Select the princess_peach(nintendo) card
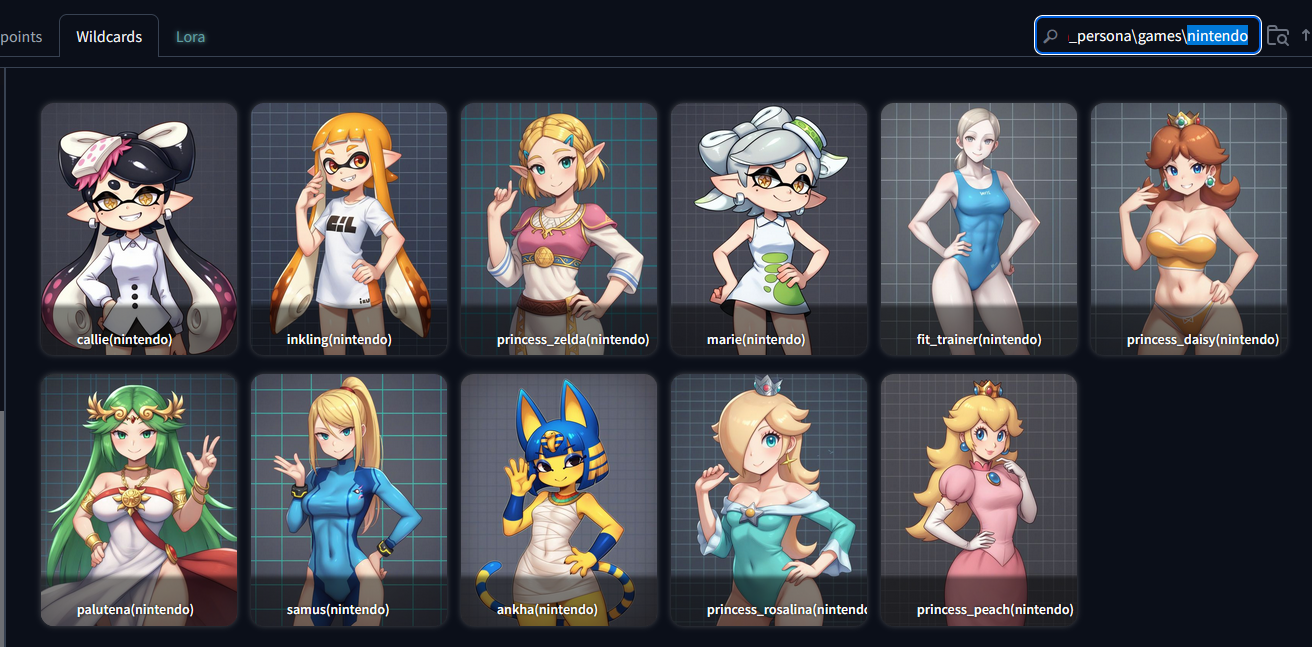 point(979,500)
